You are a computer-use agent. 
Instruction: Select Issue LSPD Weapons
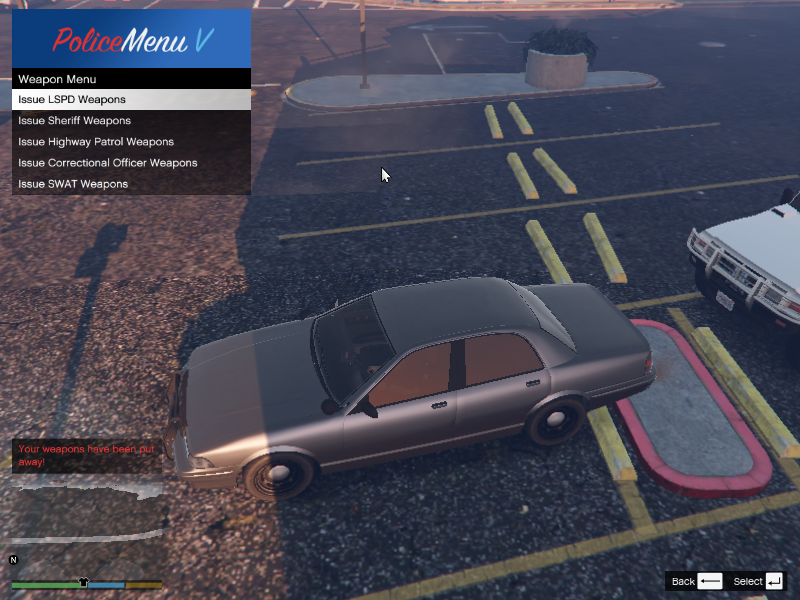[x=131, y=100]
